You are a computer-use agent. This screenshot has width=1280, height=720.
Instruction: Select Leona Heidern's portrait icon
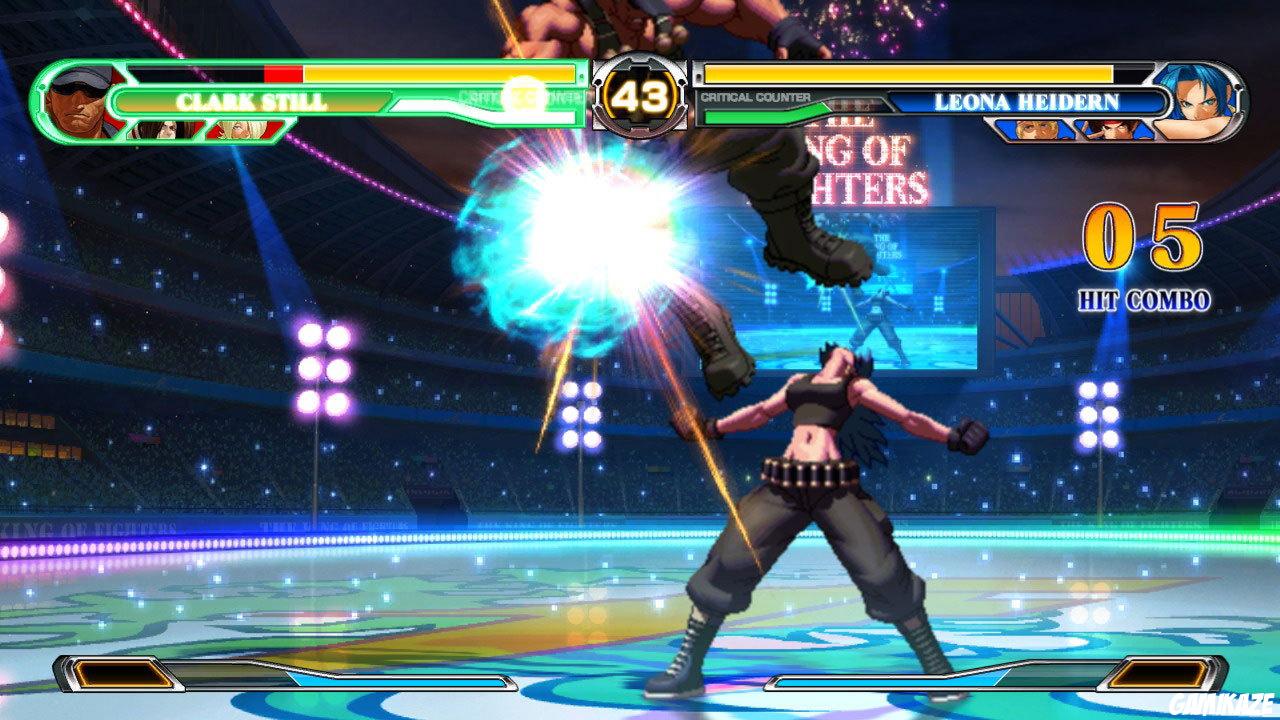click(1200, 98)
